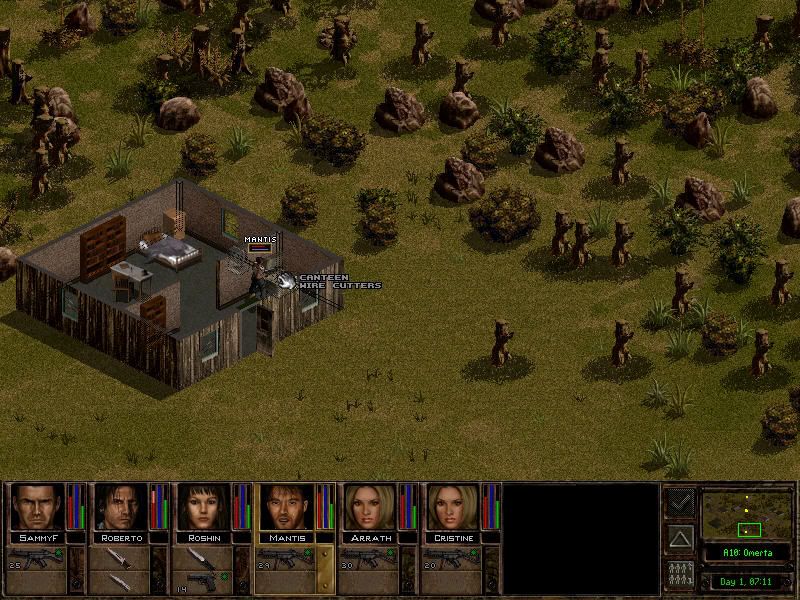The image size is (800, 600).
Task: Select SammyF's portrait
Action: tap(37, 507)
